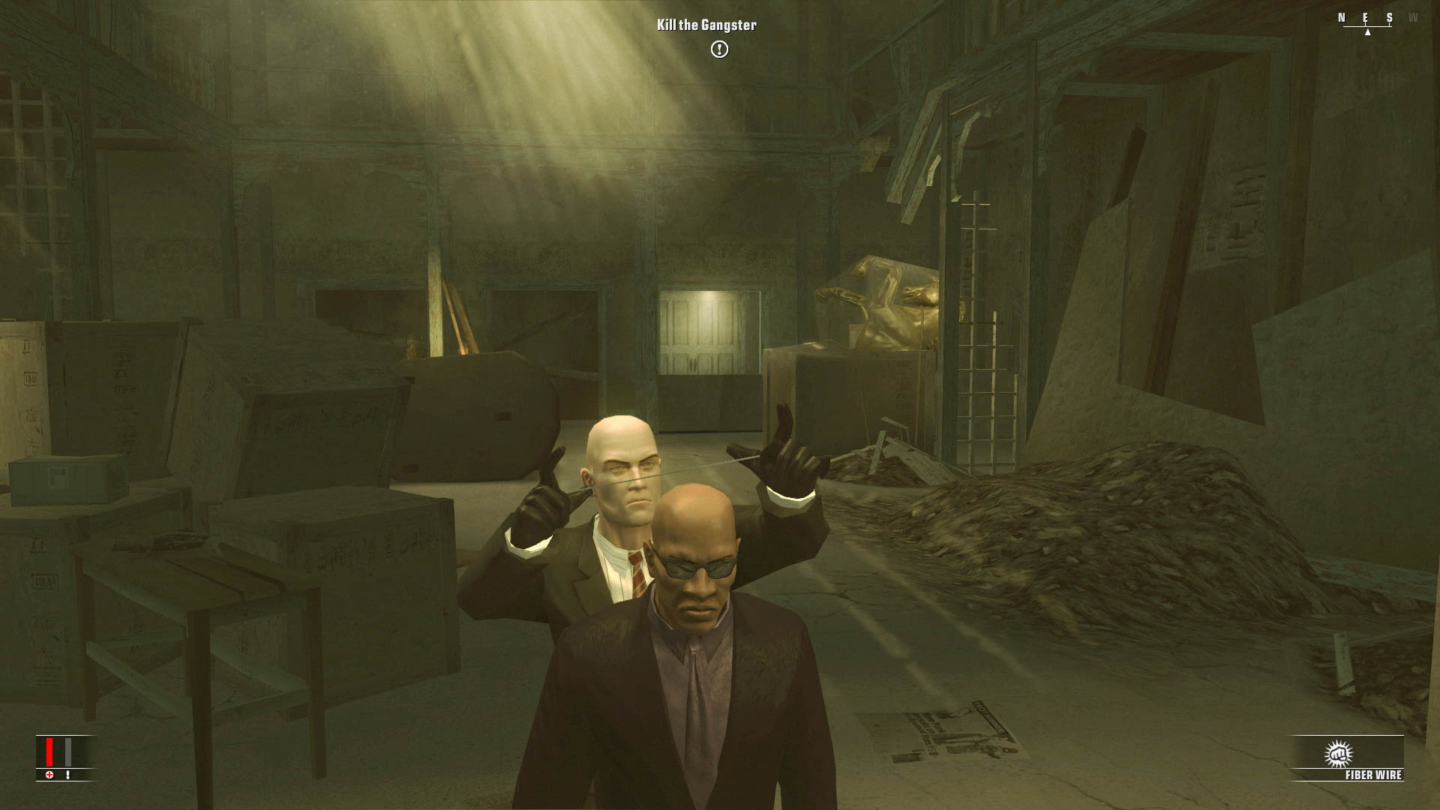
Task: Click the compass heading arrow
Action: click(x=1367, y=32)
